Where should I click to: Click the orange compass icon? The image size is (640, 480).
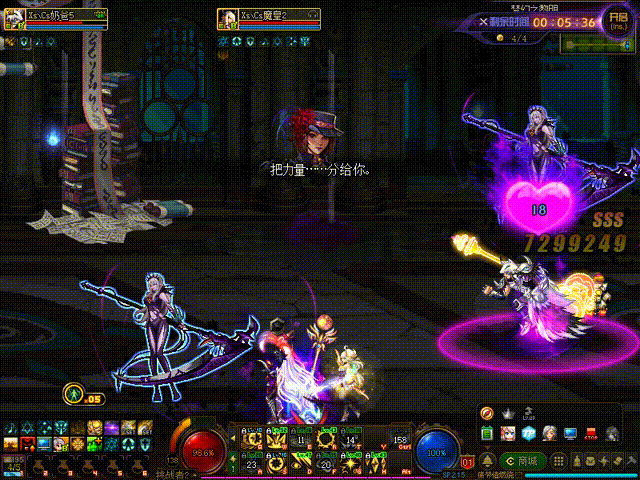[x=487, y=413]
